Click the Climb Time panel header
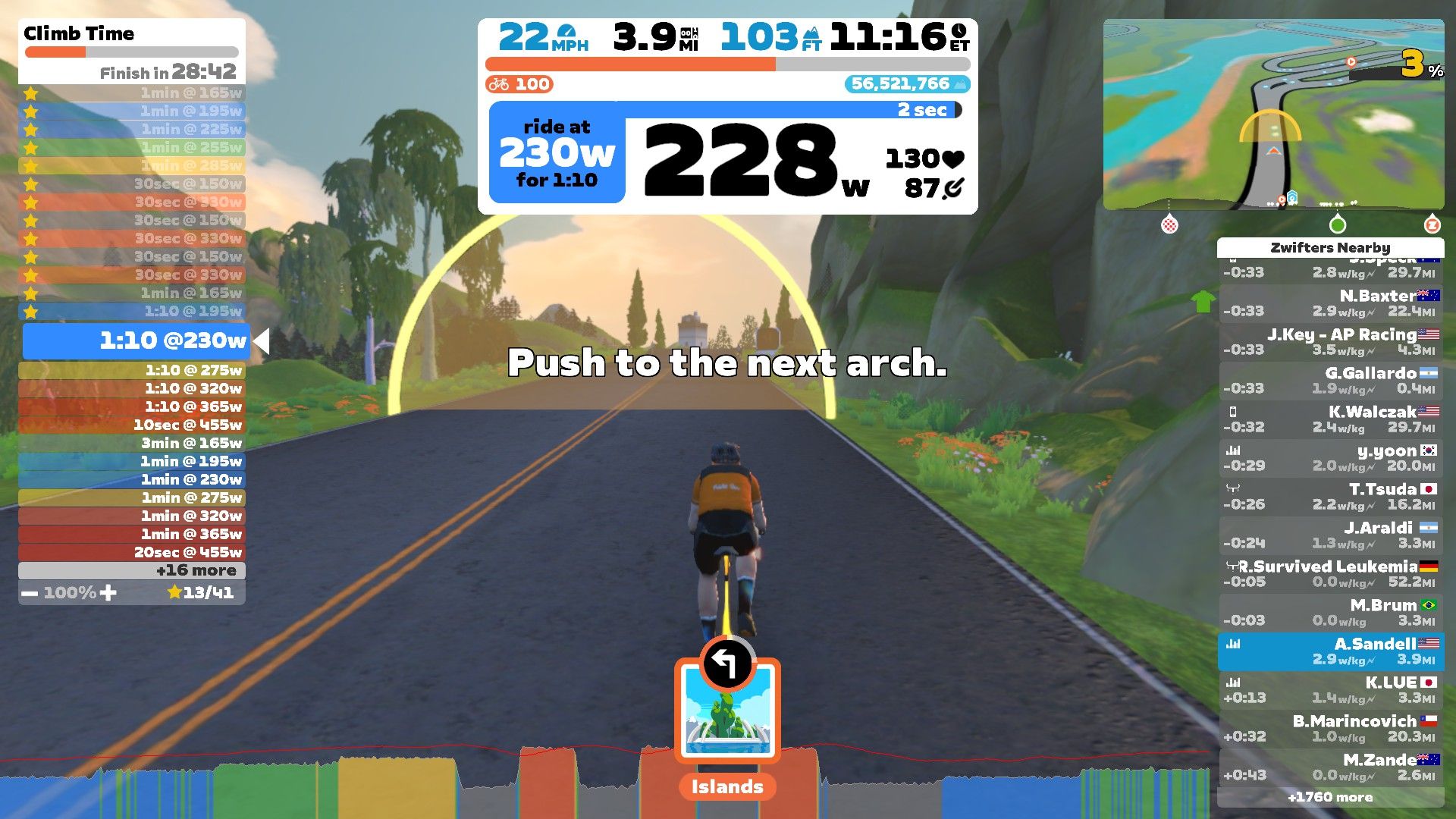This screenshot has height=819, width=1456. 77,33
